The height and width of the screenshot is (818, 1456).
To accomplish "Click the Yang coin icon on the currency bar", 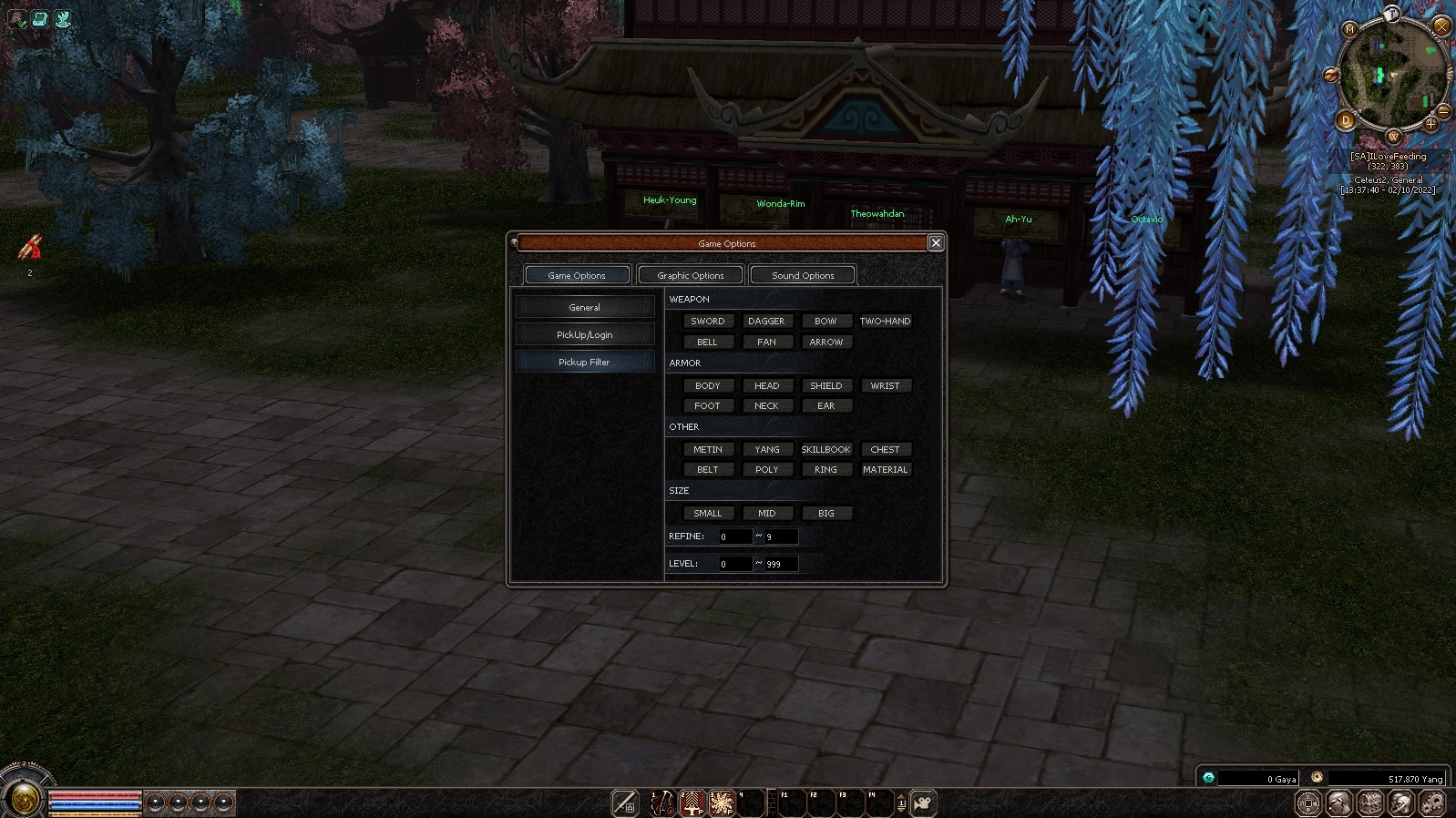I will point(1318,778).
